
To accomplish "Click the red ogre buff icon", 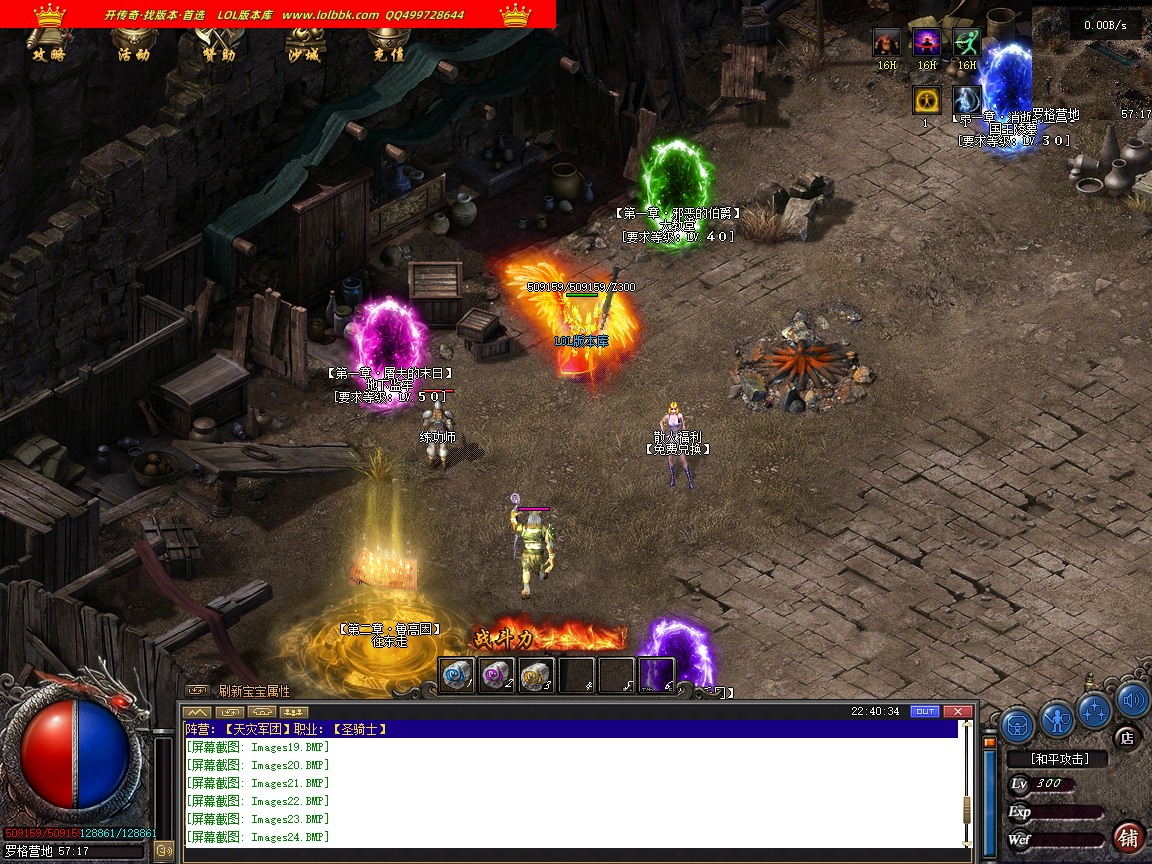I will pyautogui.click(x=887, y=43).
